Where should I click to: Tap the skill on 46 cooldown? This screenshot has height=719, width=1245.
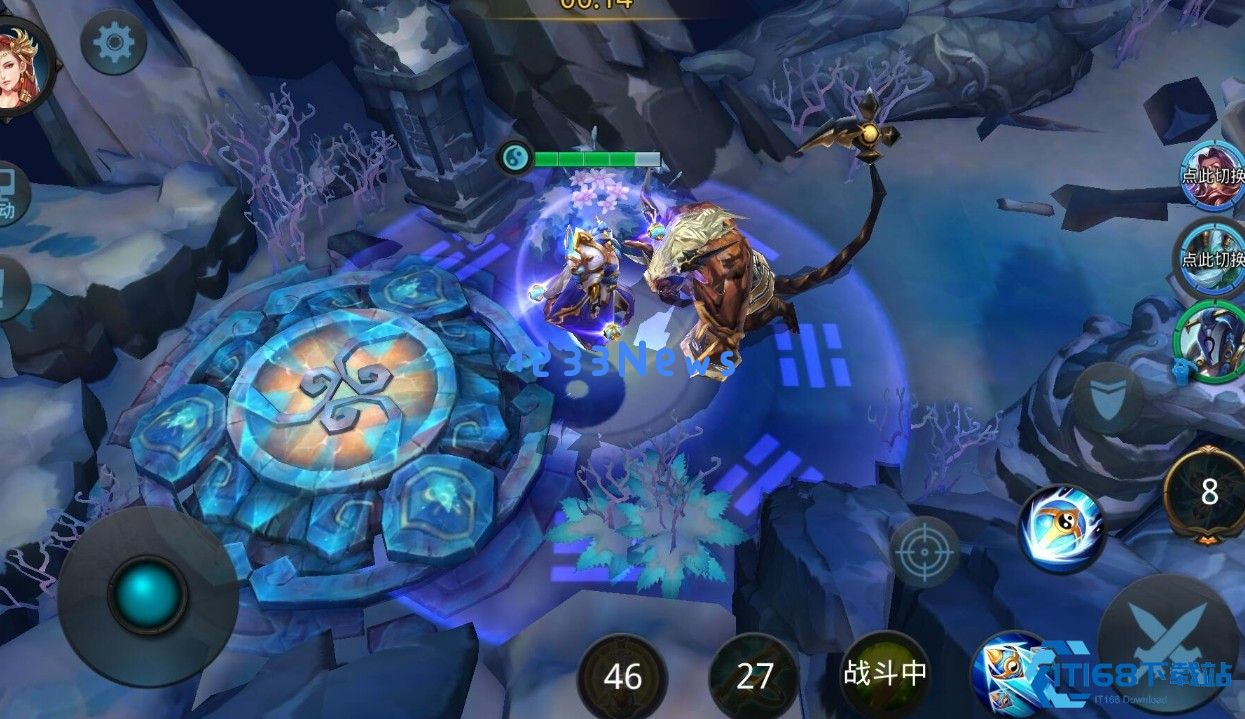[623, 677]
